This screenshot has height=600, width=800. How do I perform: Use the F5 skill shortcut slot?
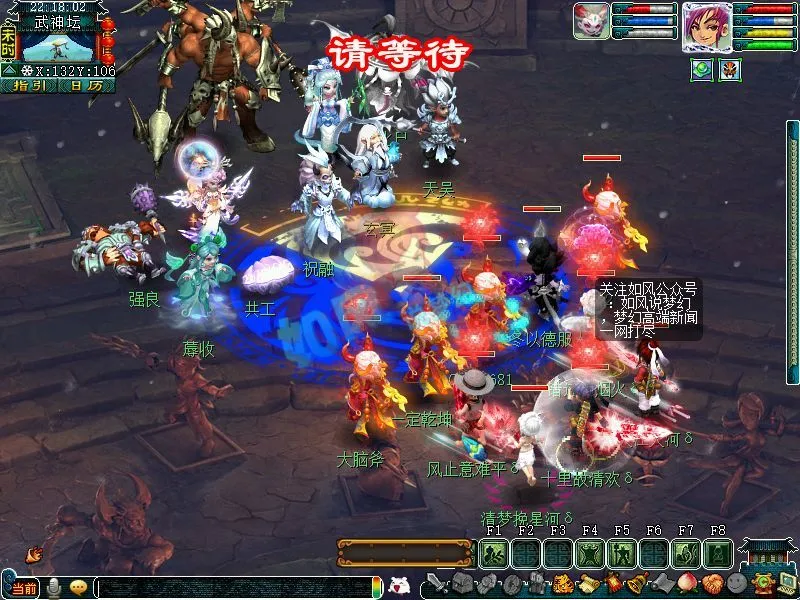click(x=622, y=553)
